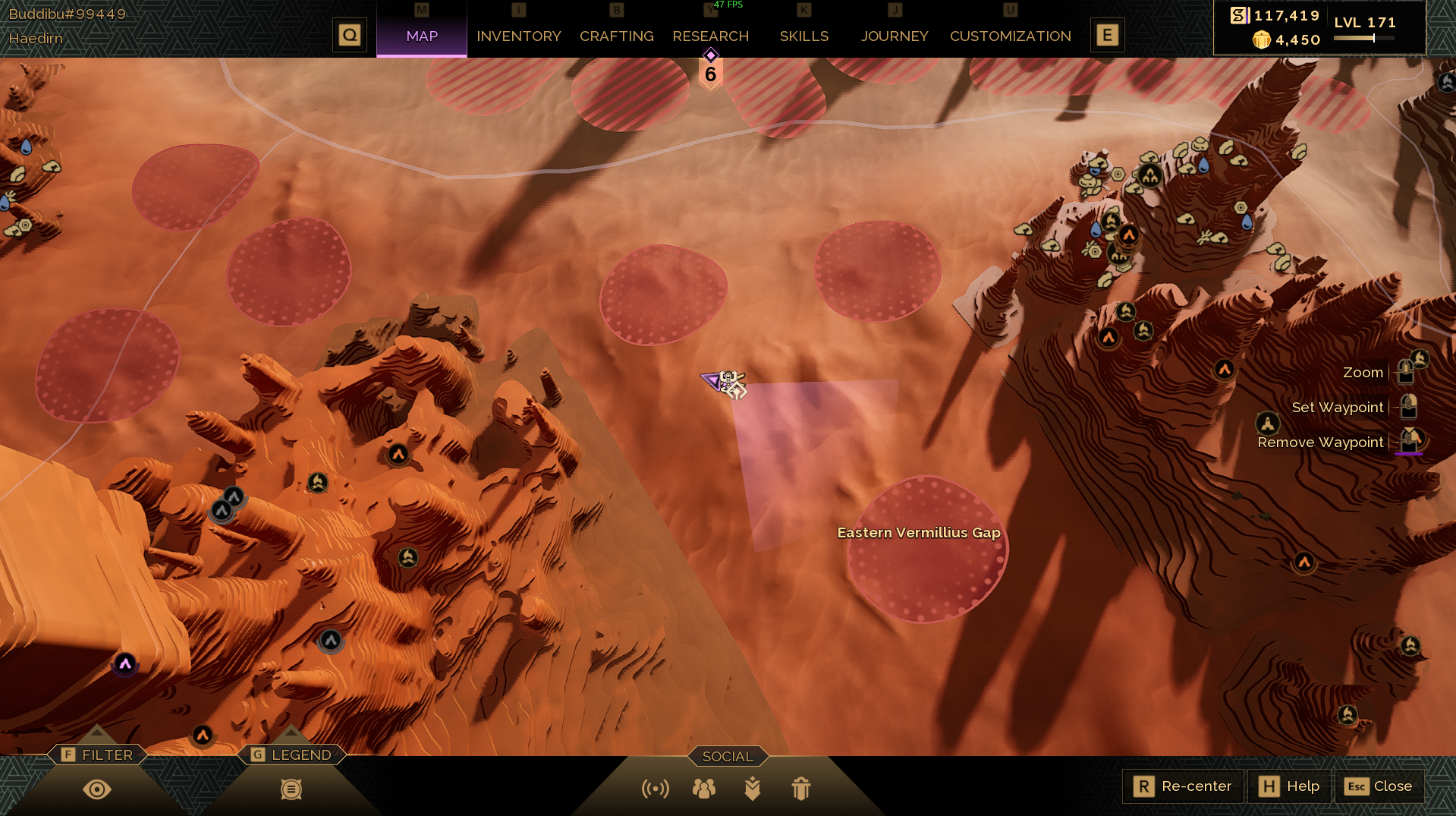Go to the Skills tab

(x=803, y=36)
